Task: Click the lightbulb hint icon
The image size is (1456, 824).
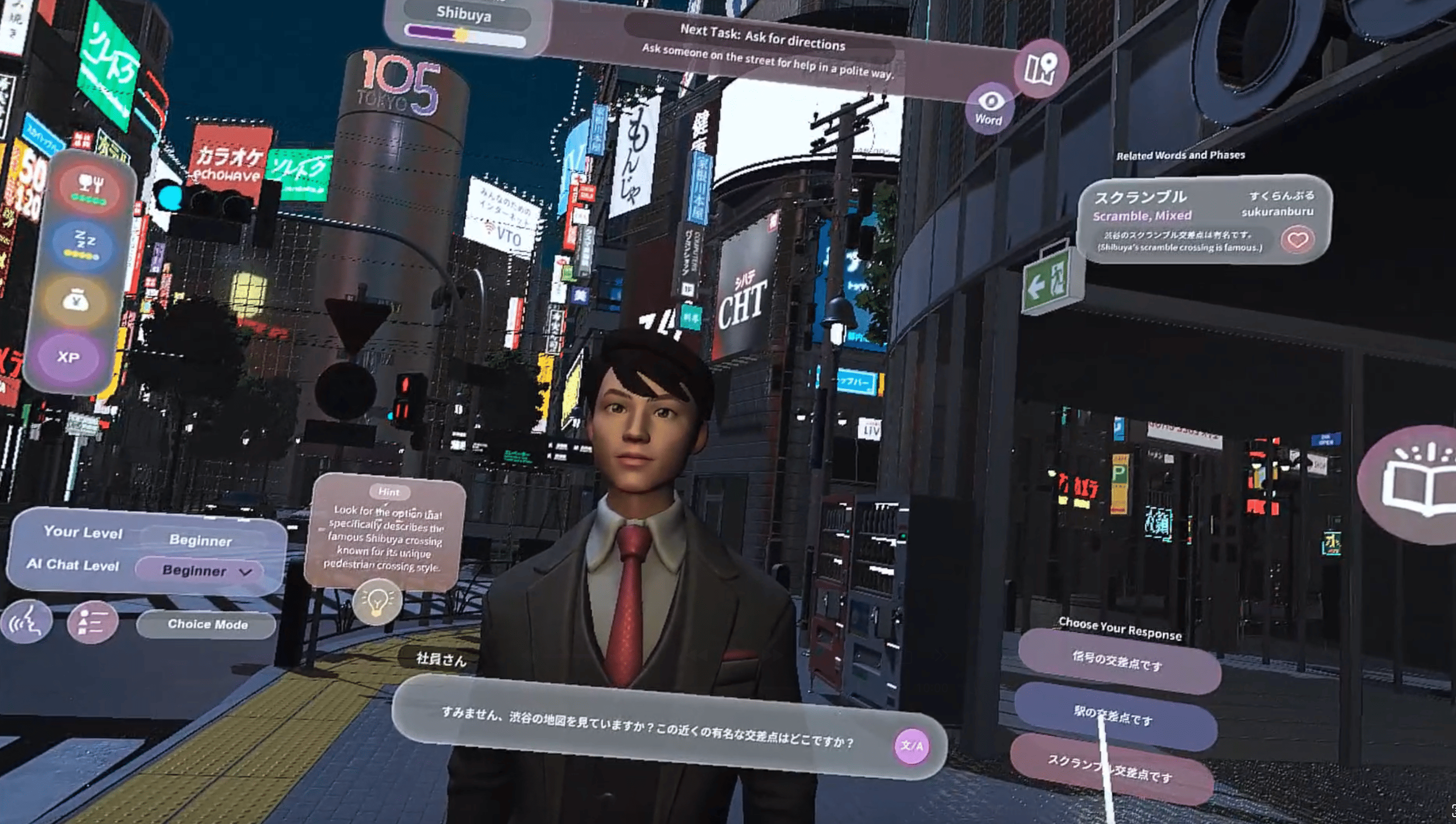Action: pyautogui.click(x=377, y=601)
